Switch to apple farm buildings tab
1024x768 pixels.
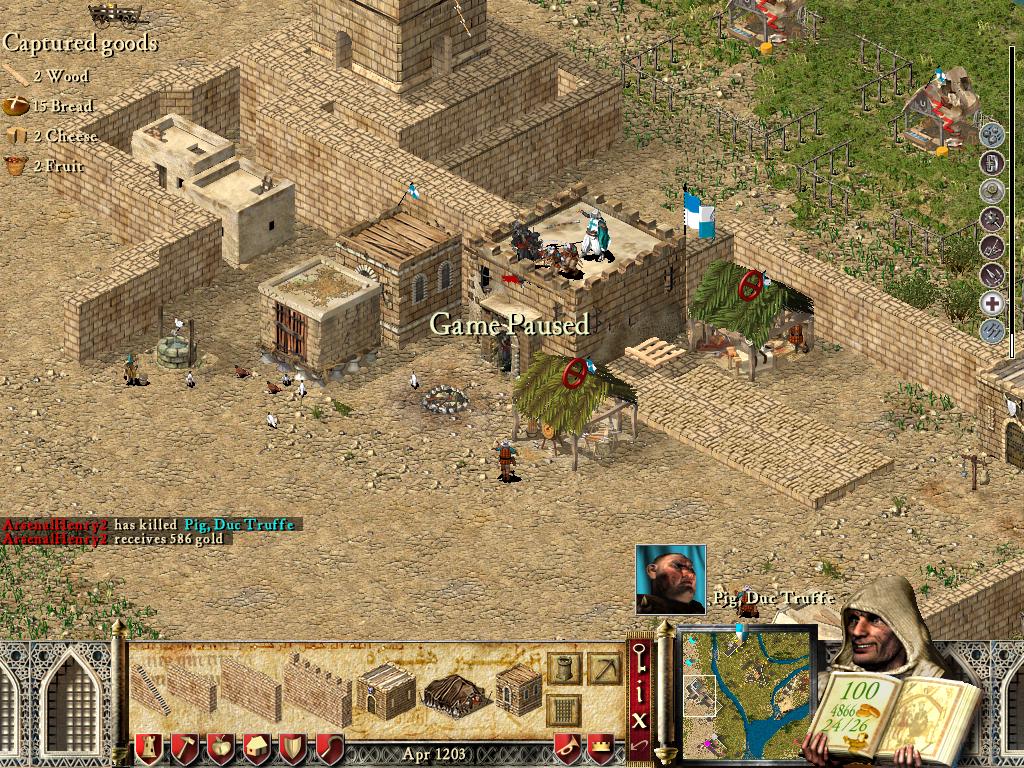point(221,748)
